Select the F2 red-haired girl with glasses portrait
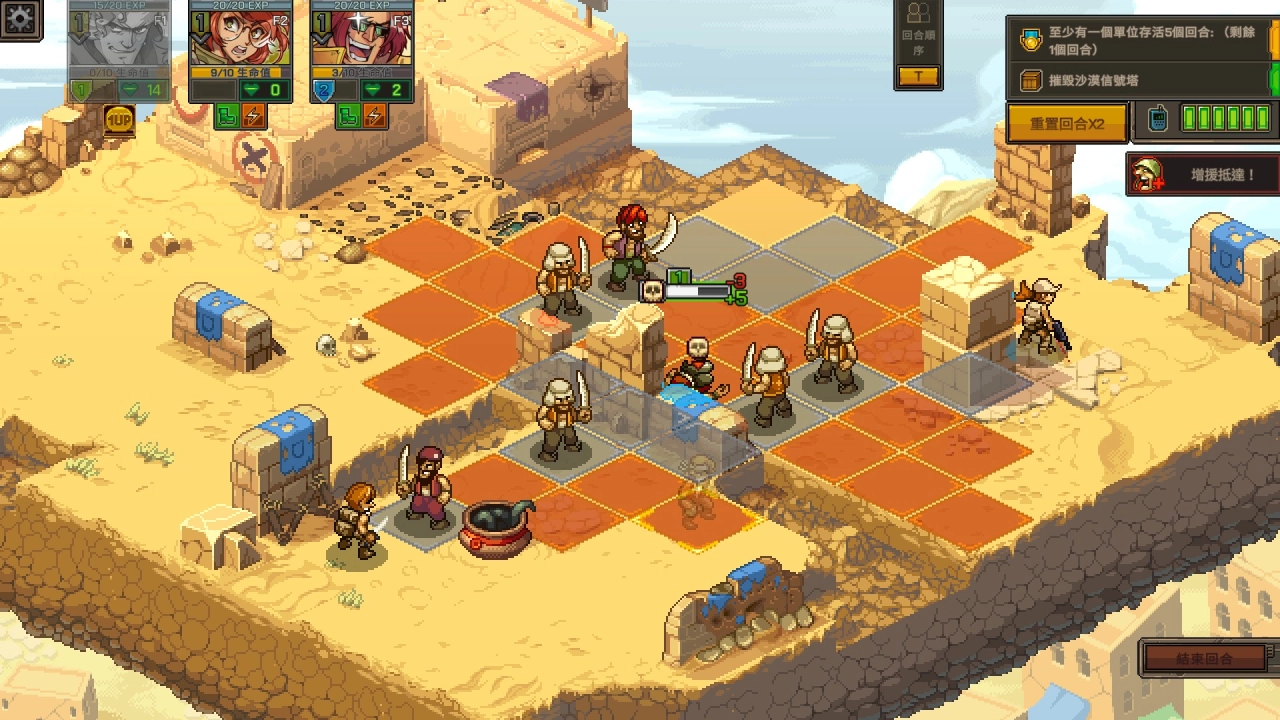The image size is (1280, 720). point(240,38)
